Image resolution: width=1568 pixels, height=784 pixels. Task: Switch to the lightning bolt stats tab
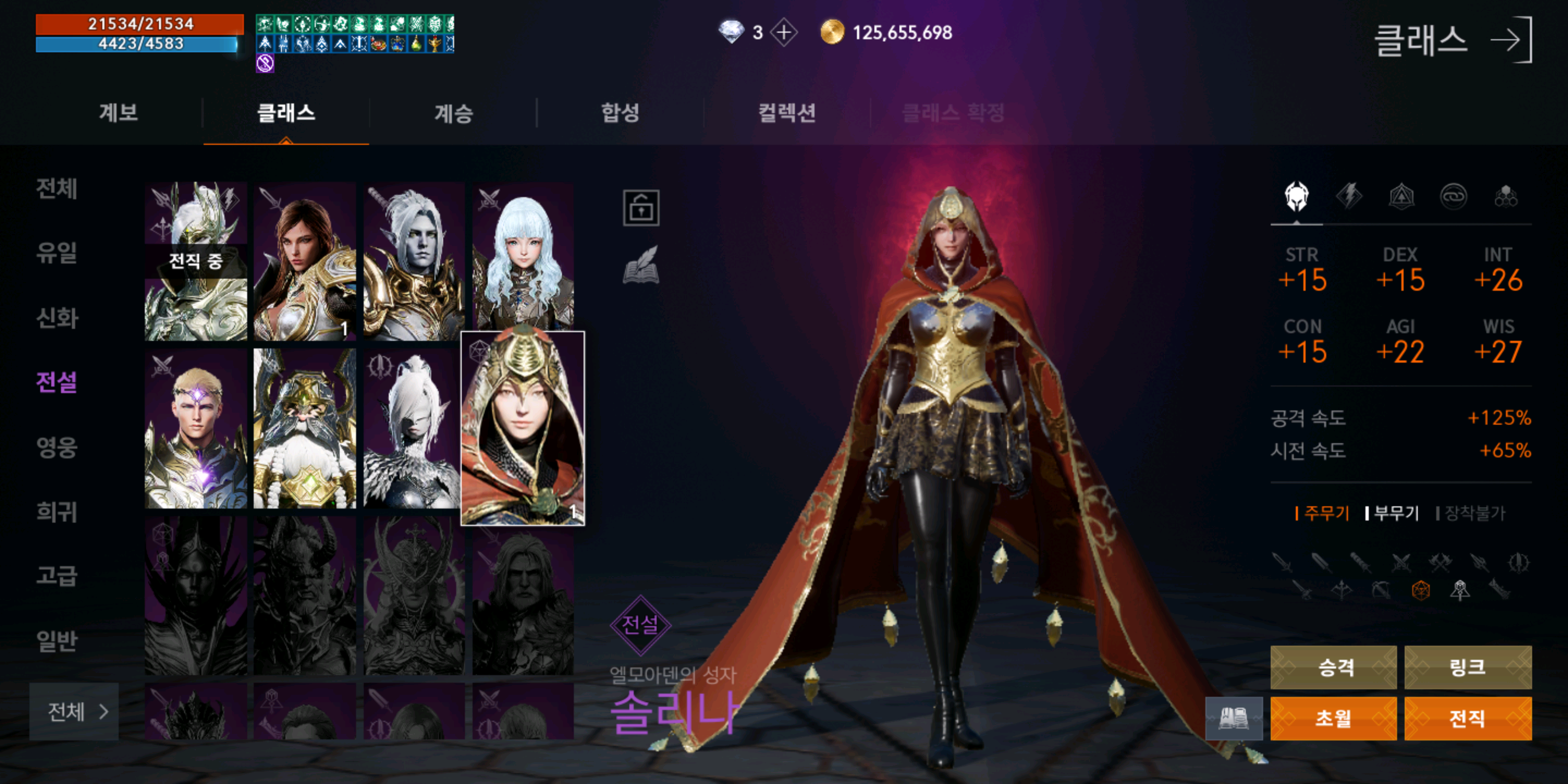(1349, 197)
